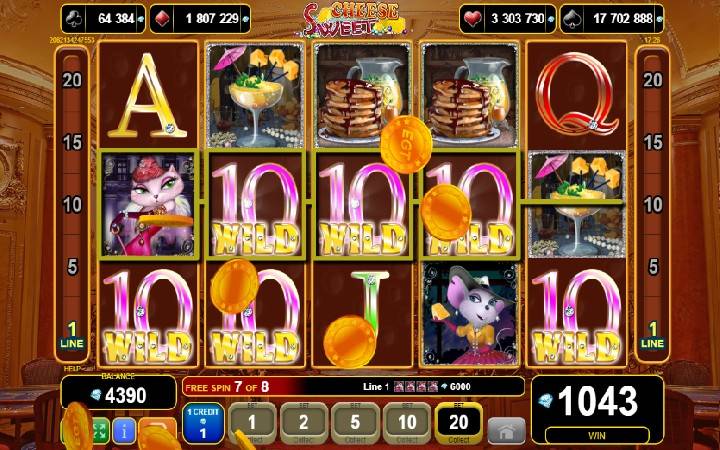
Task: View the hearts jackpot panel
Action: [505, 18]
